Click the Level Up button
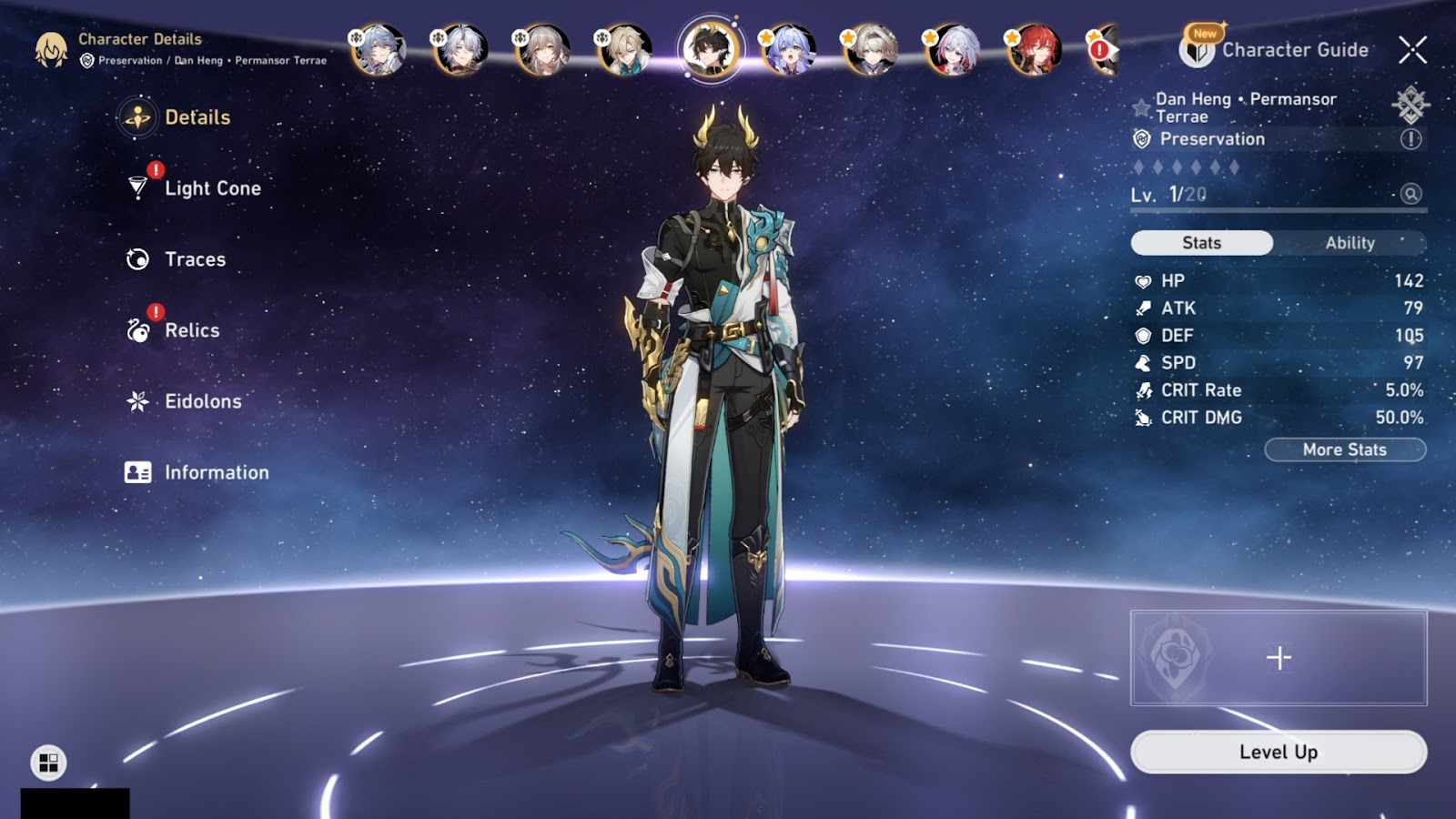The width and height of the screenshot is (1456, 819). click(1278, 752)
